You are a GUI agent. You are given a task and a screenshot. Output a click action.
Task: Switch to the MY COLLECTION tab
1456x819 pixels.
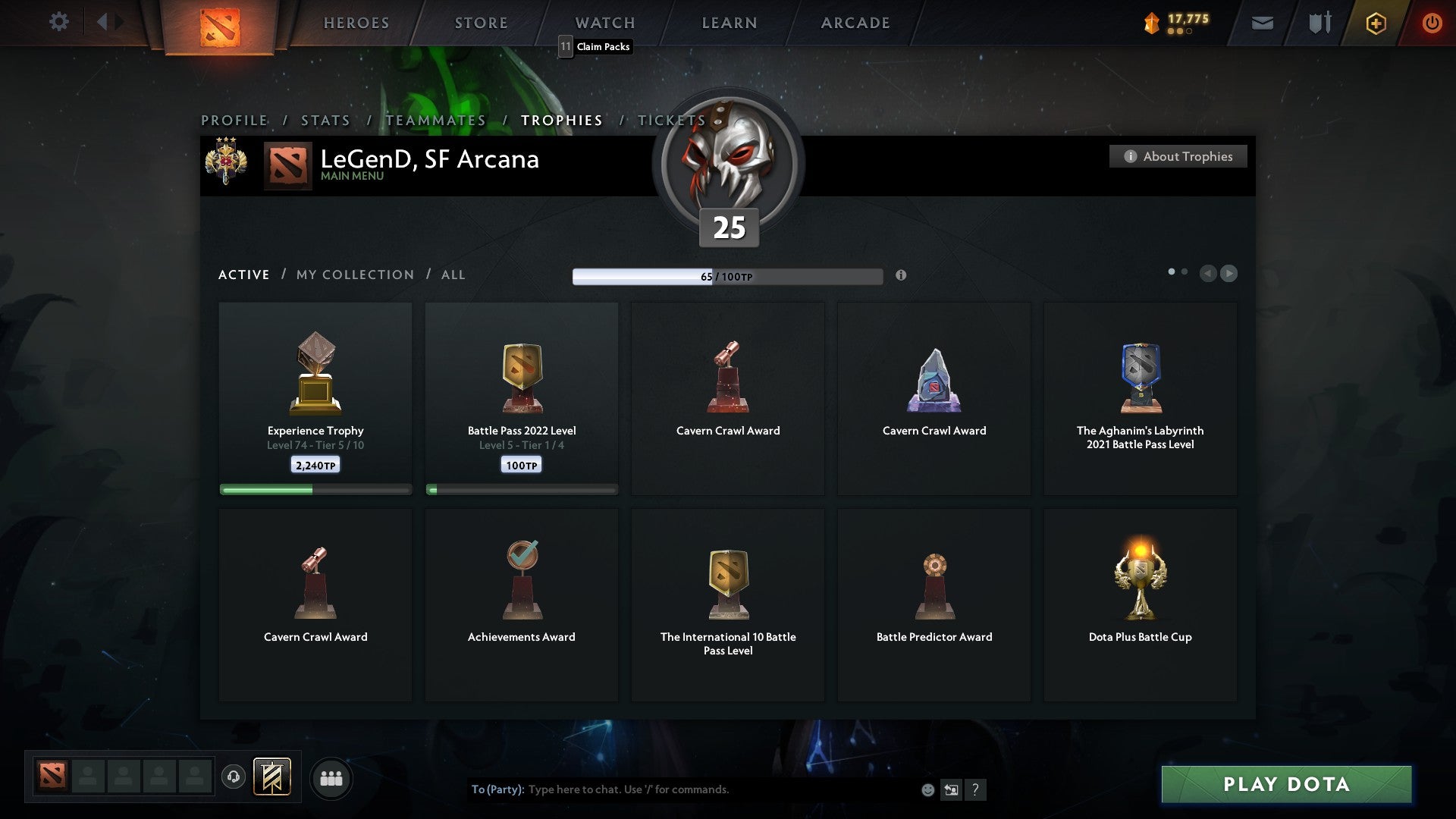(354, 275)
